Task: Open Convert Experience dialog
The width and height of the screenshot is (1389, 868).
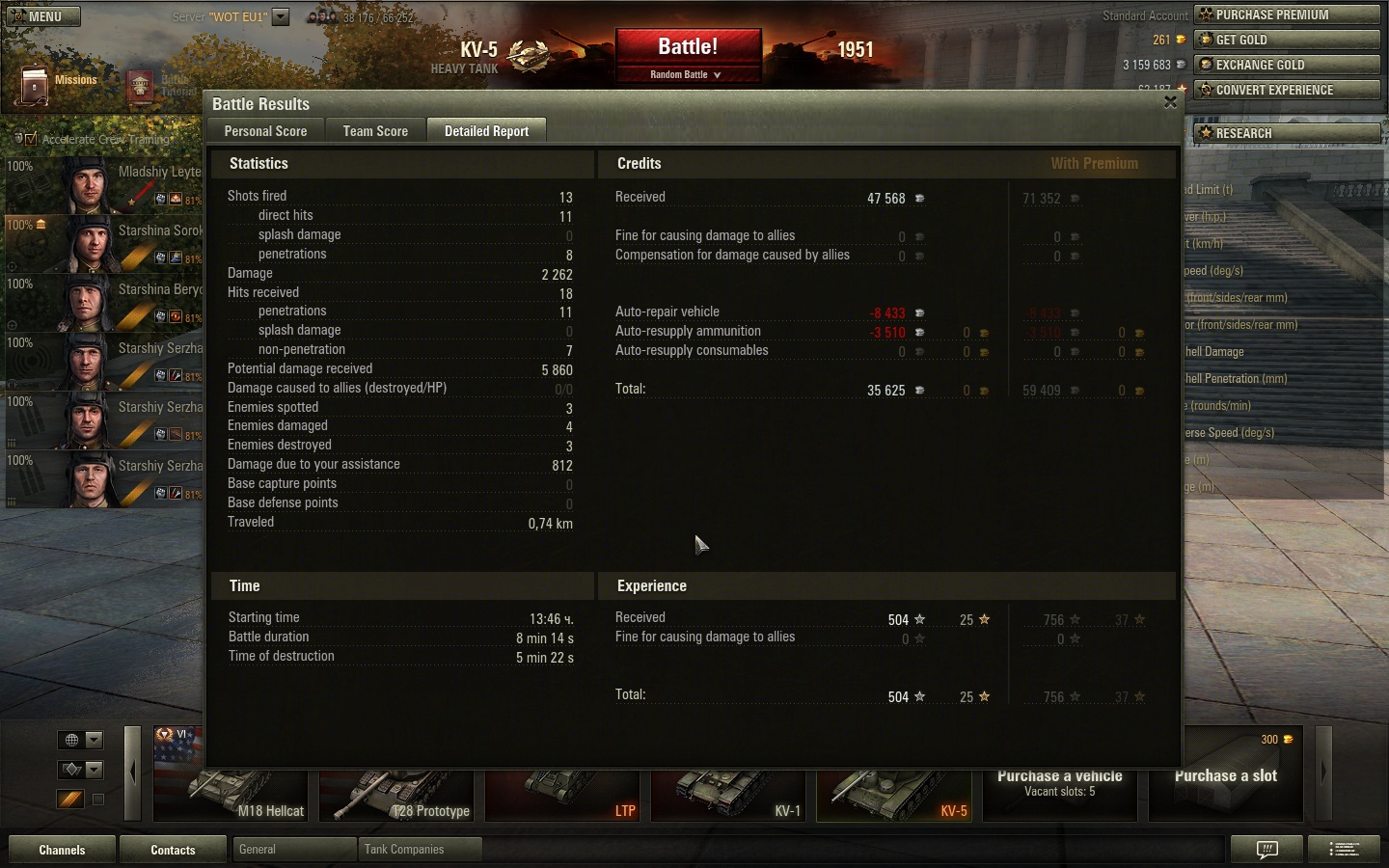Action: 1287,90
